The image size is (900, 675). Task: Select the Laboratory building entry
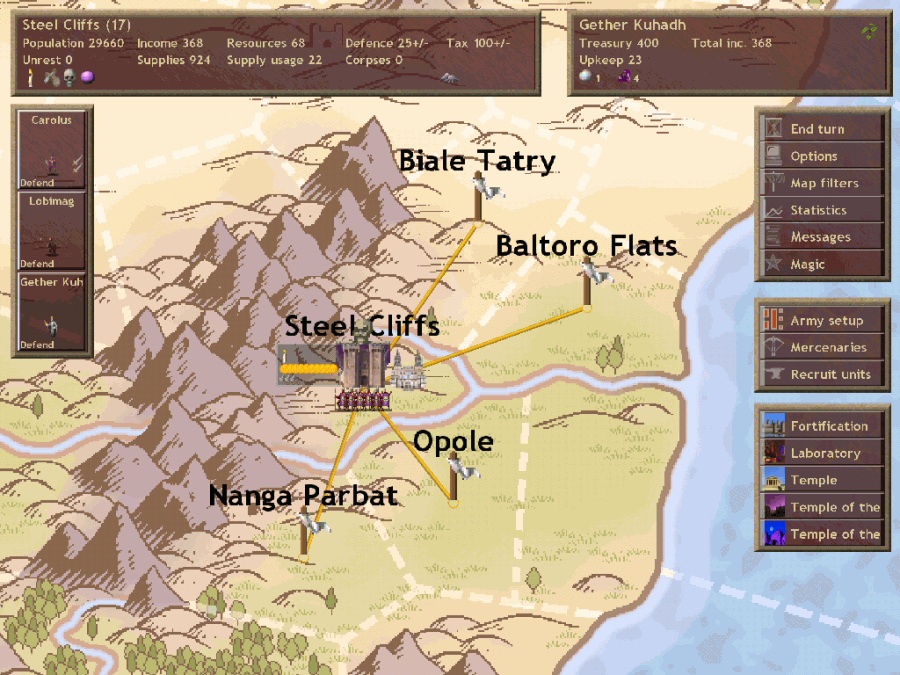(822, 453)
